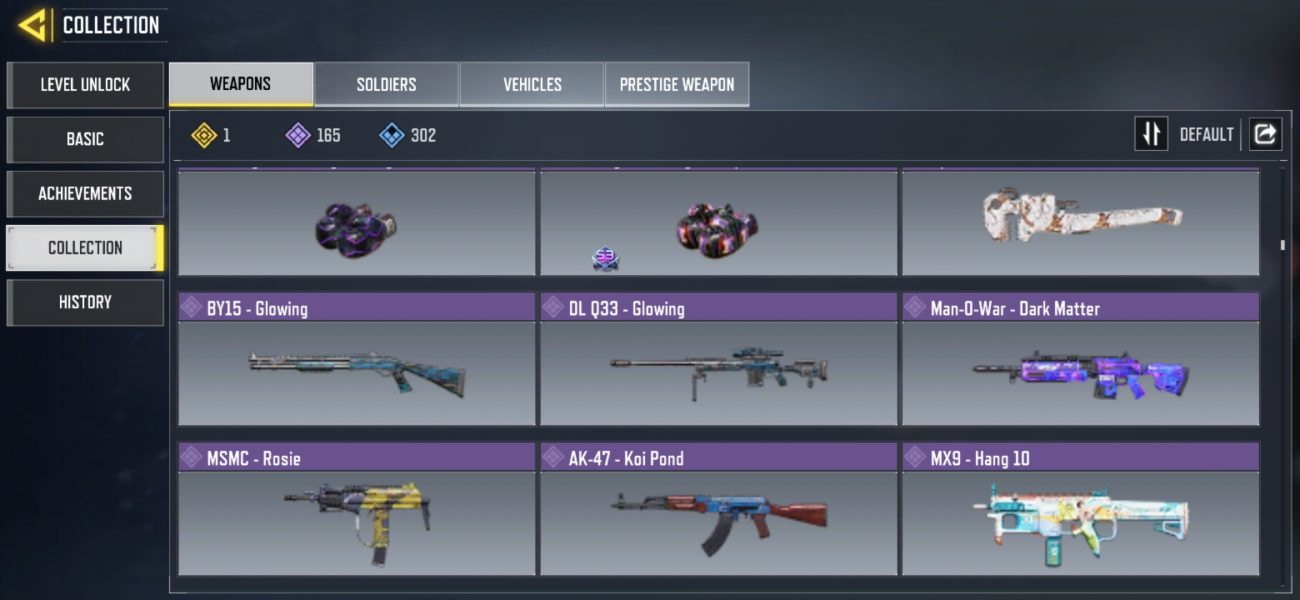Open the Vehicles tab

tap(532, 84)
